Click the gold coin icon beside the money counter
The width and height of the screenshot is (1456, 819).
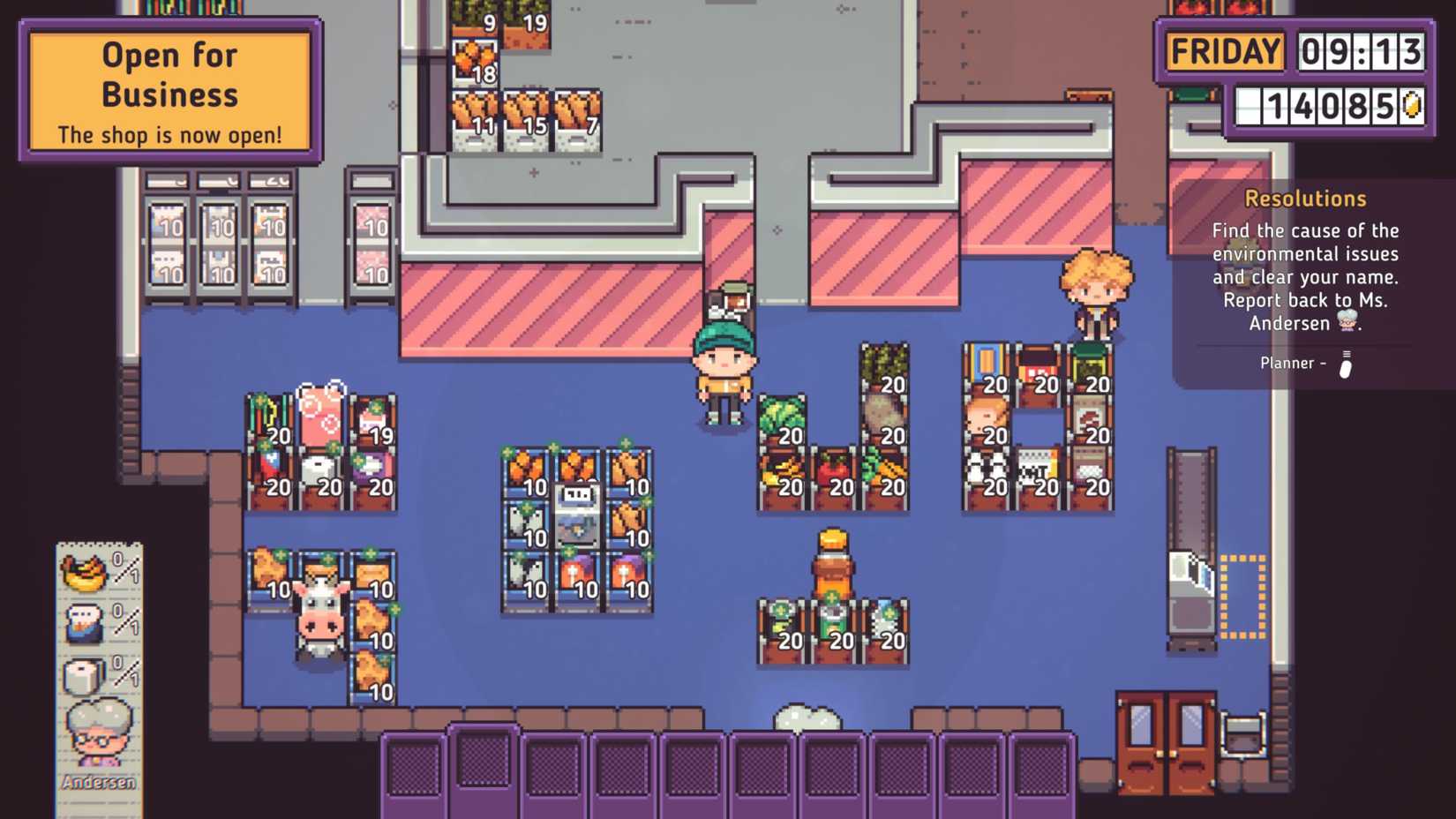pos(1413,106)
